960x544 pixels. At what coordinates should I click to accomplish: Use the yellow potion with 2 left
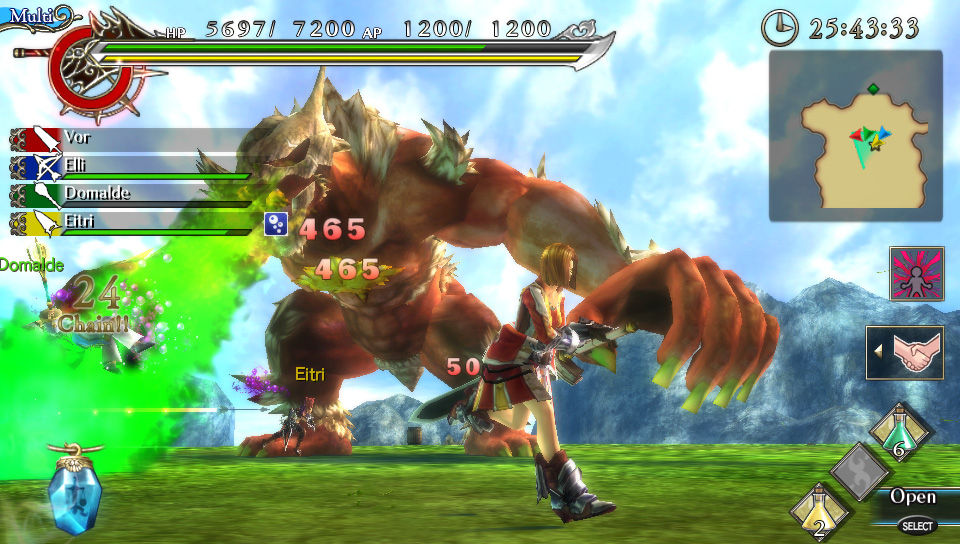820,508
